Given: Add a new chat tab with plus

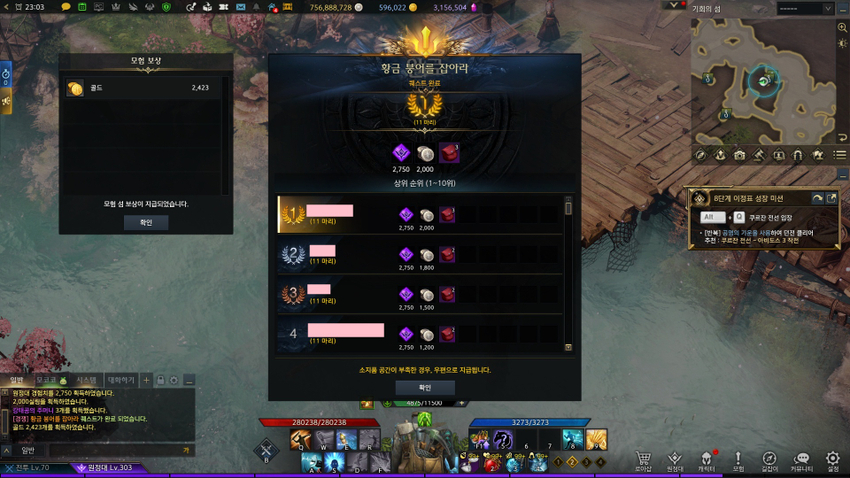Looking at the screenshot, I should tap(146, 381).
